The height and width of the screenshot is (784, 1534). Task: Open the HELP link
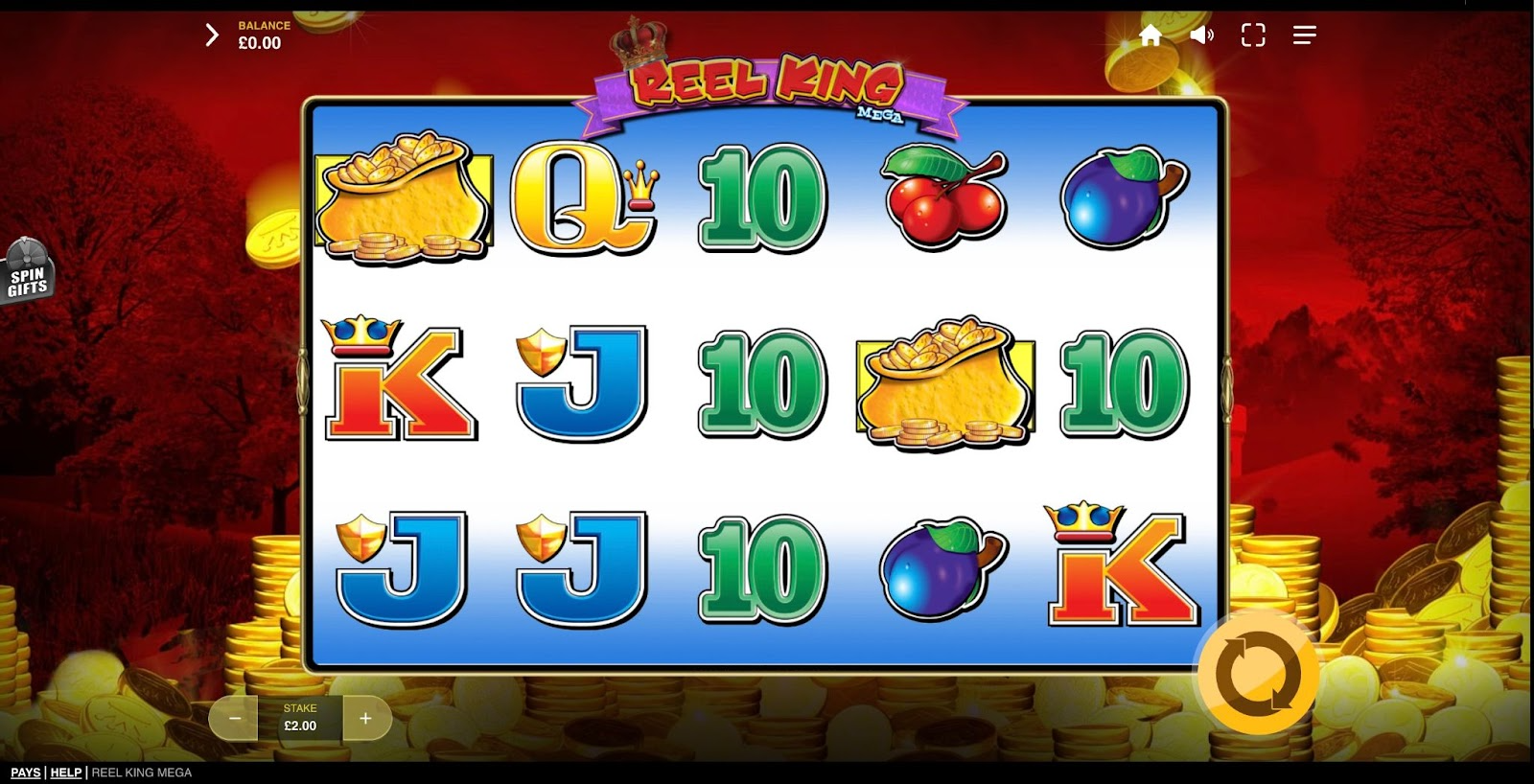point(66,772)
